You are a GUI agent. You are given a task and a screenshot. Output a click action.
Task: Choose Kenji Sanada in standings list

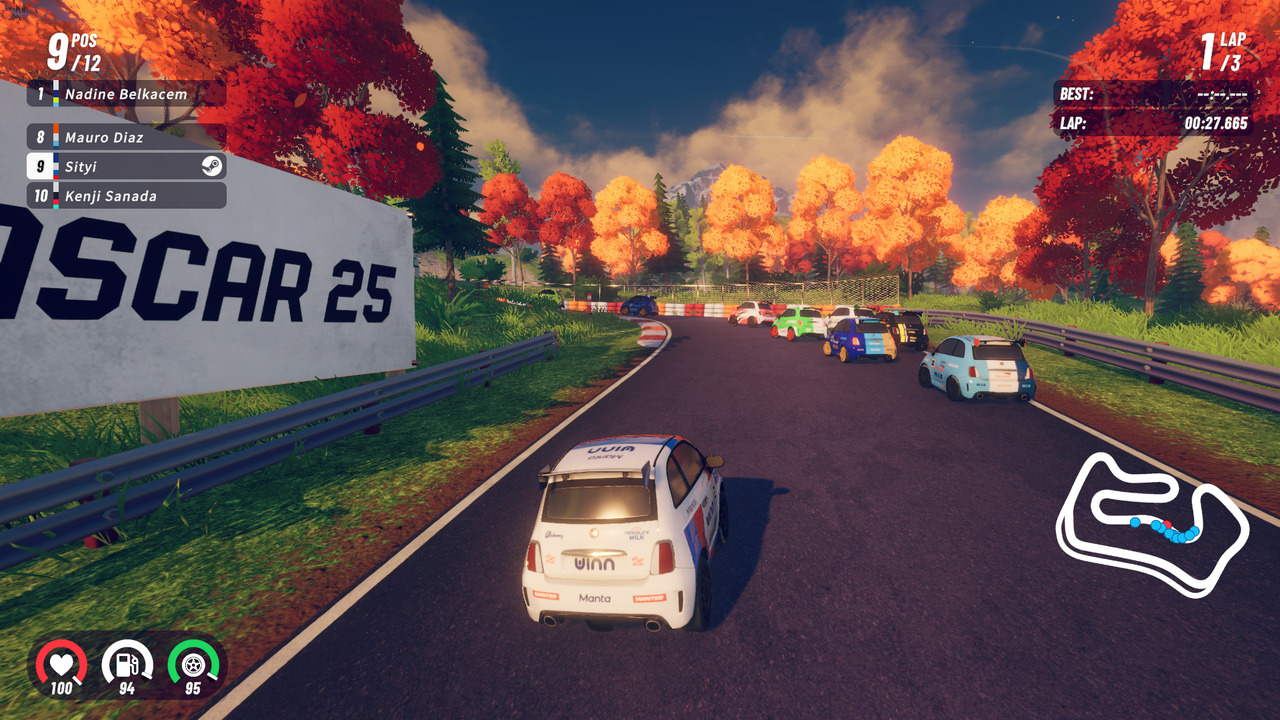pyautogui.click(x=126, y=195)
